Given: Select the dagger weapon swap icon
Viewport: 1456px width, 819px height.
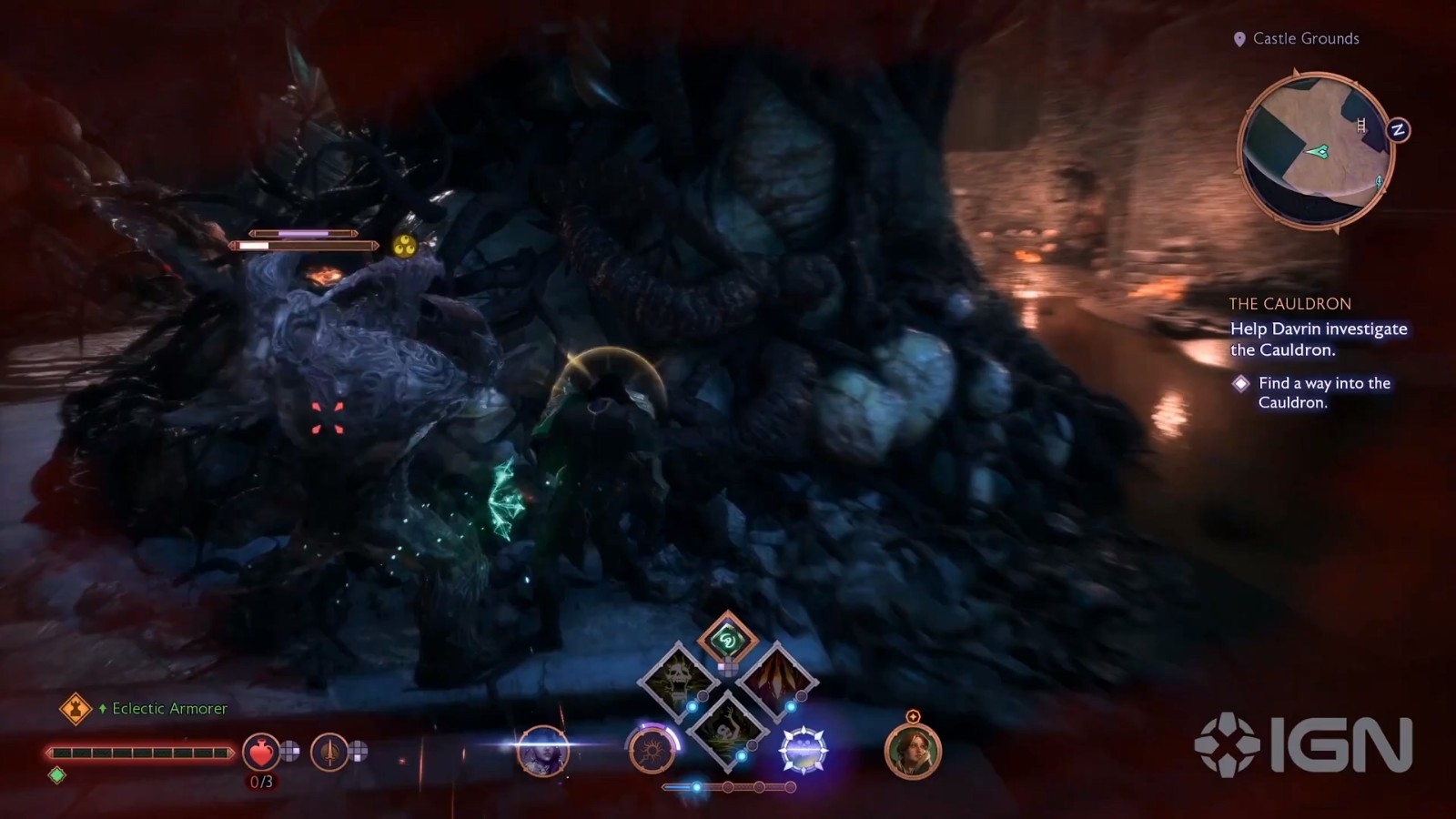Looking at the screenshot, I should [x=329, y=752].
